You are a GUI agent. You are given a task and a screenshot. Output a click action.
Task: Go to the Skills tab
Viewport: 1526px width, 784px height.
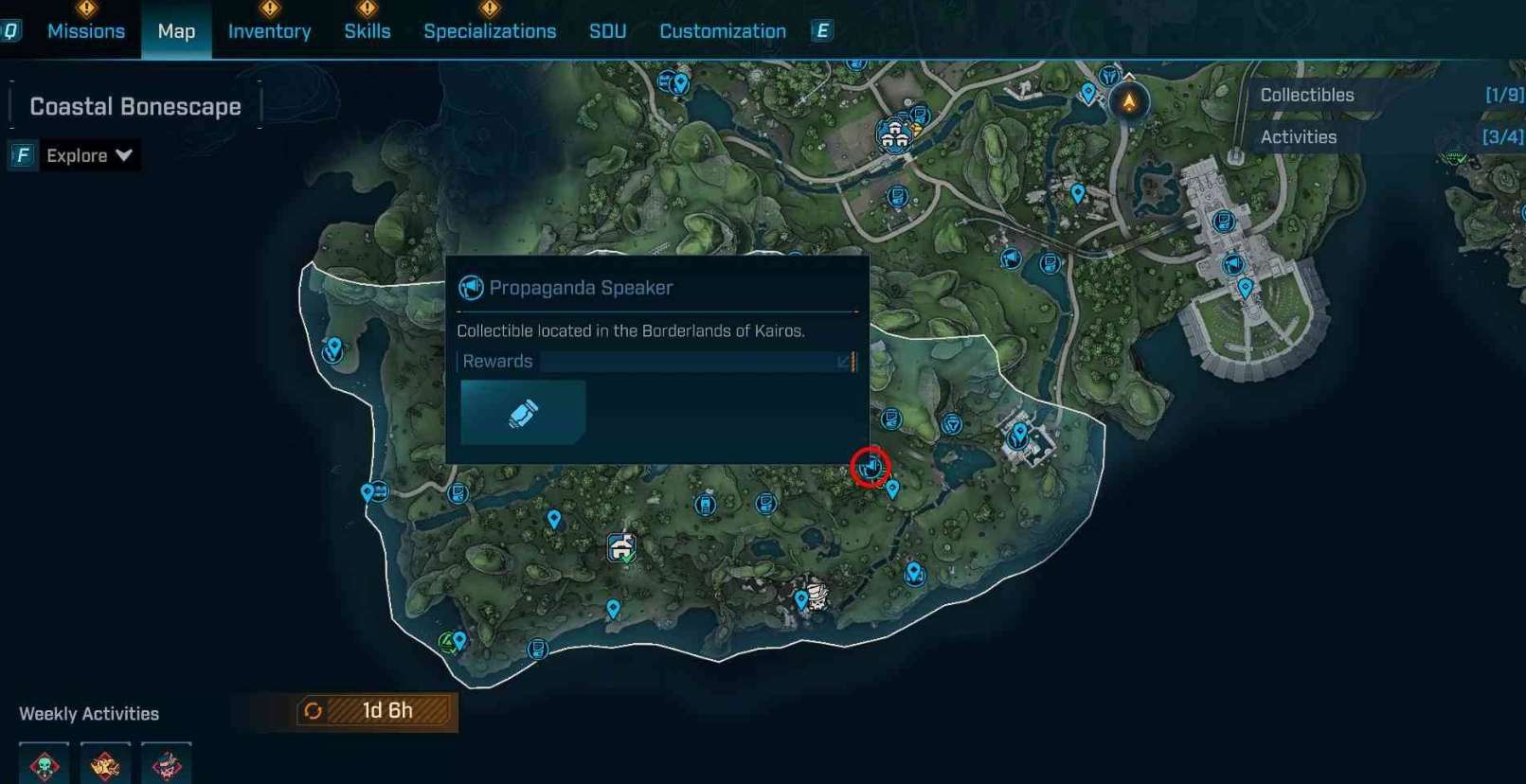click(368, 31)
